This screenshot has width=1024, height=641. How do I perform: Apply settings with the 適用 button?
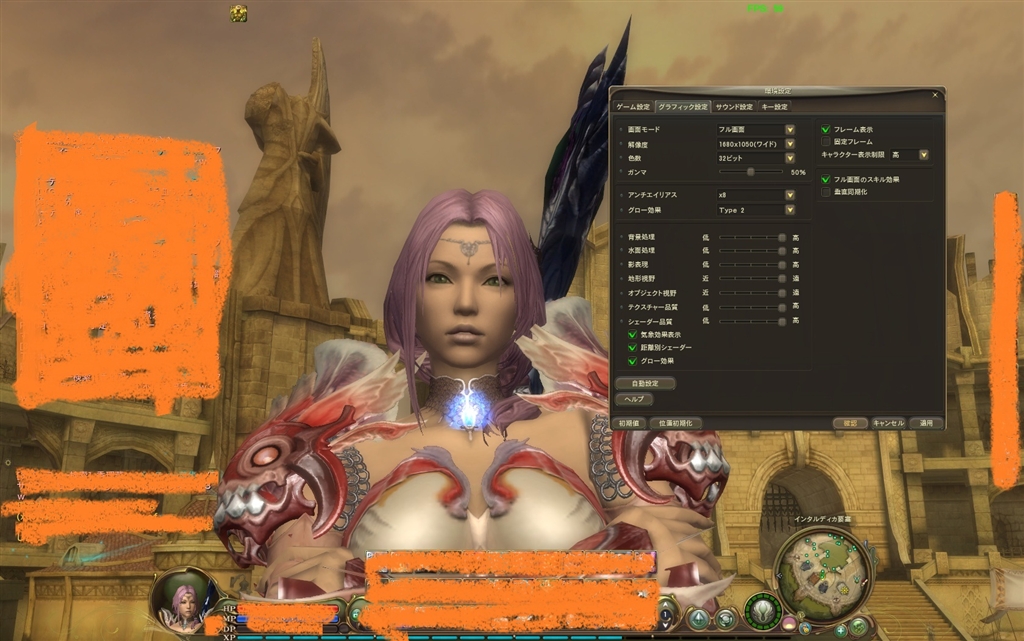click(927, 423)
